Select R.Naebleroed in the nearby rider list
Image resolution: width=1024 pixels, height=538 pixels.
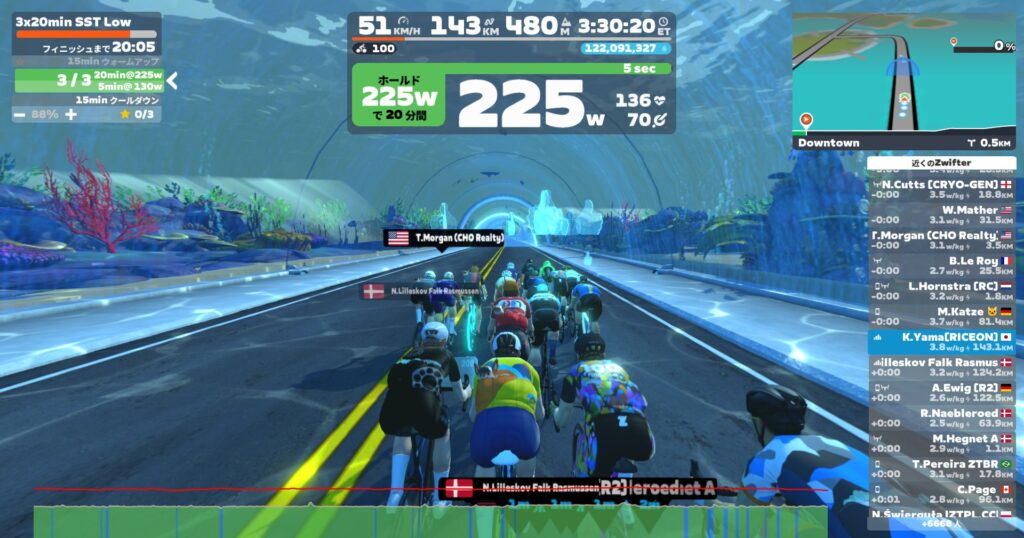coord(941,418)
